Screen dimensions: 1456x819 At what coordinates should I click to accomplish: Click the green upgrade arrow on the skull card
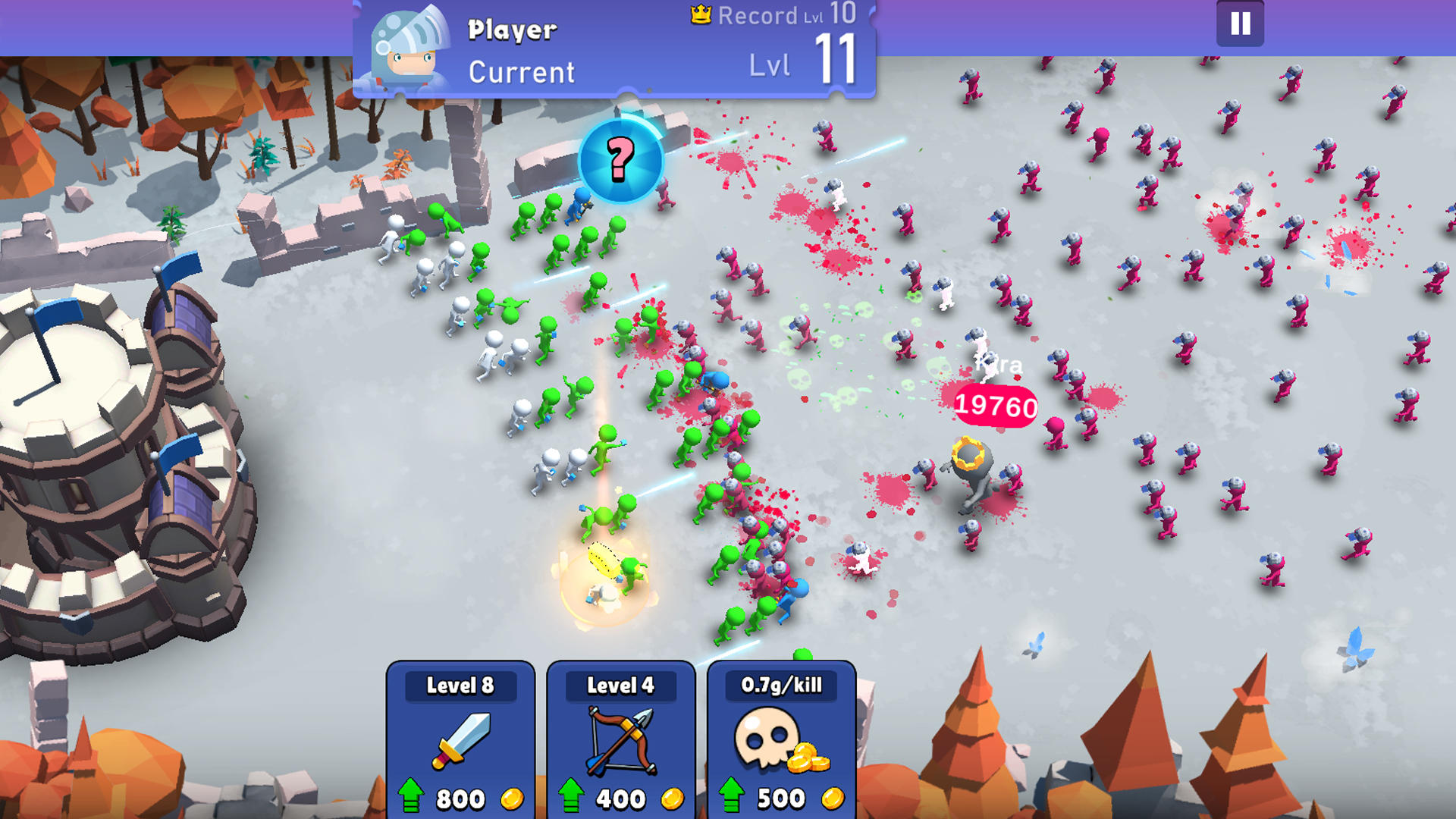(x=732, y=795)
